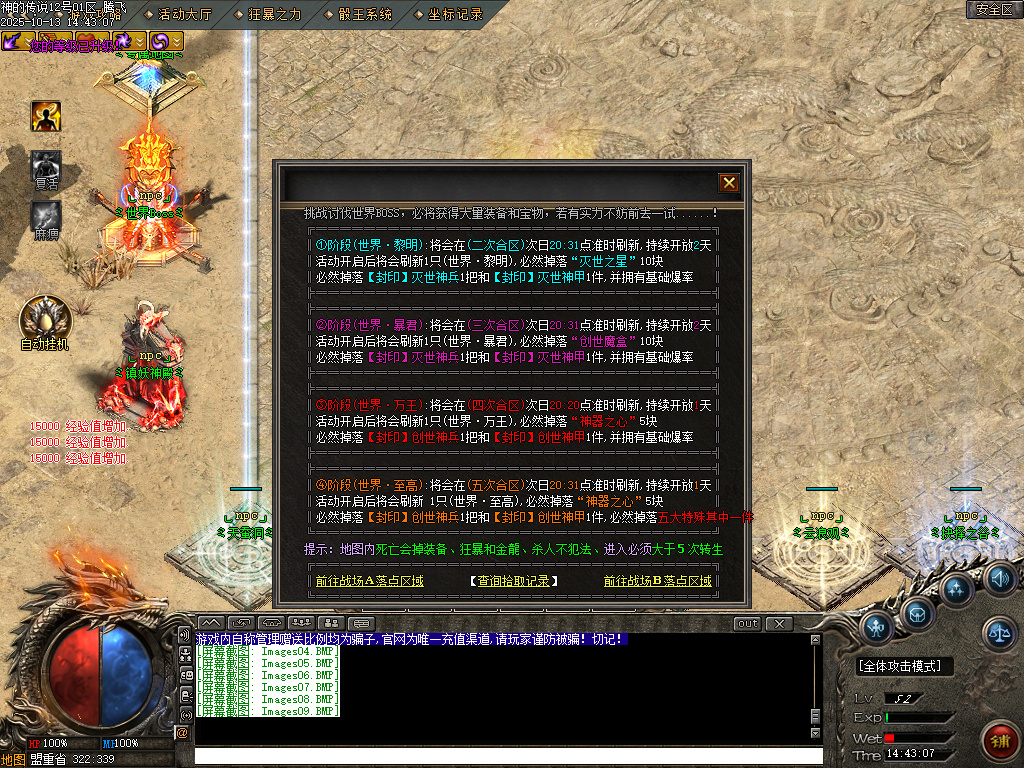Screen dimensions: 1024x768
Task: Go to battlefield B landing zone
Action: coord(657,581)
